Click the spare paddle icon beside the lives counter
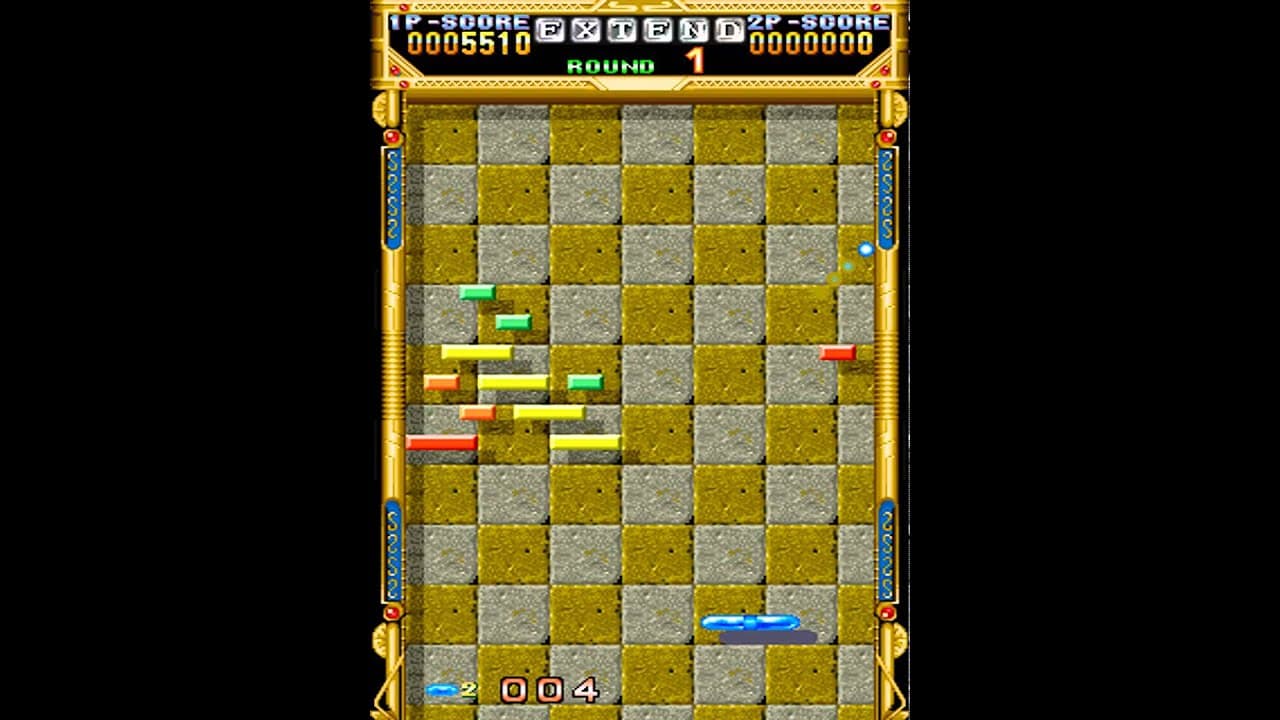Viewport: 1280px width, 720px height. click(x=440, y=690)
